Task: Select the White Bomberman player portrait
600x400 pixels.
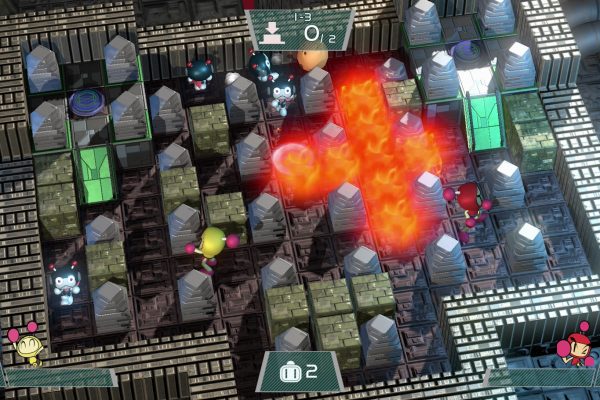Action: (x=27, y=346)
